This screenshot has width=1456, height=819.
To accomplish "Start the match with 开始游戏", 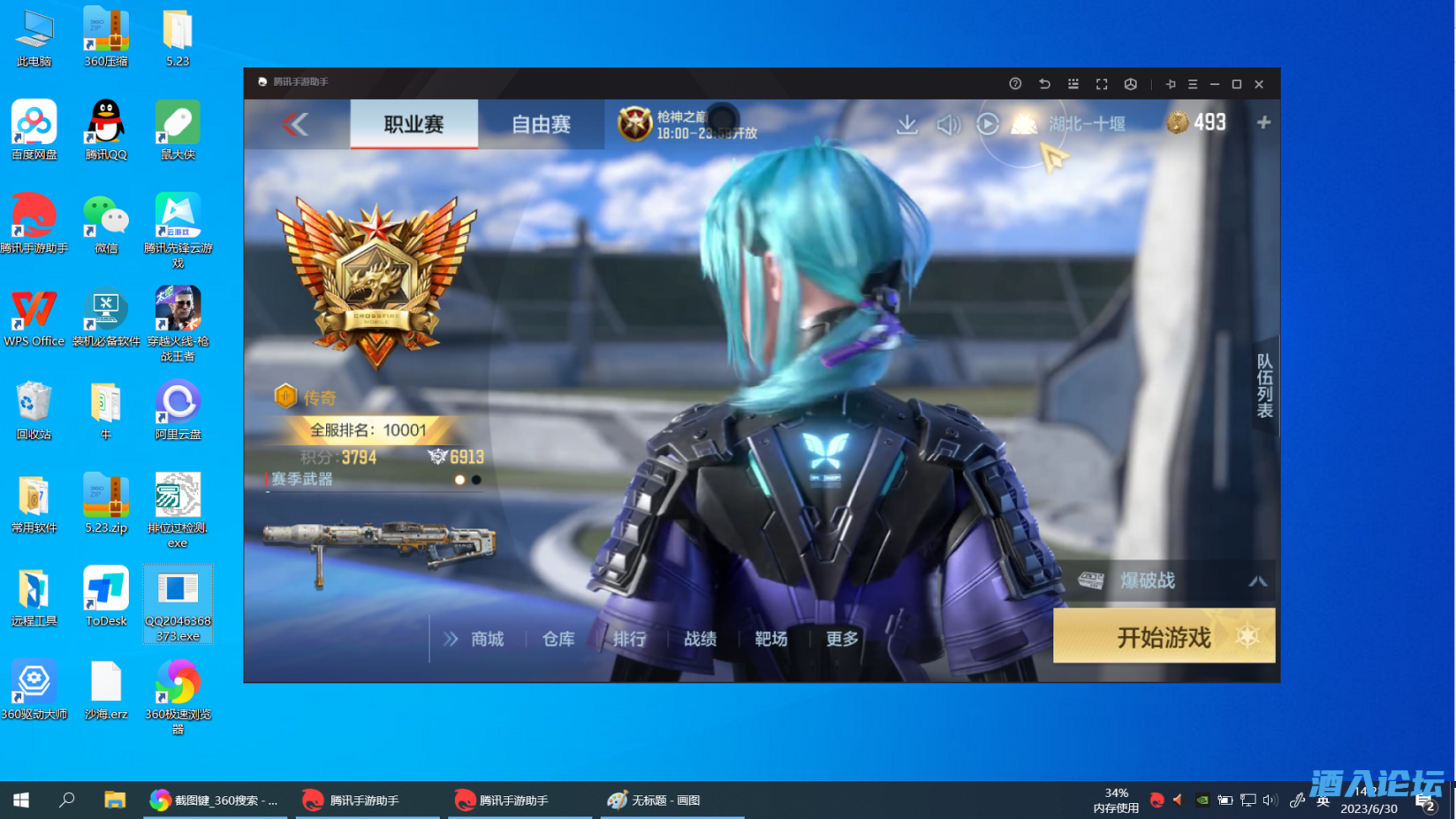I will click(x=1164, y=637).
